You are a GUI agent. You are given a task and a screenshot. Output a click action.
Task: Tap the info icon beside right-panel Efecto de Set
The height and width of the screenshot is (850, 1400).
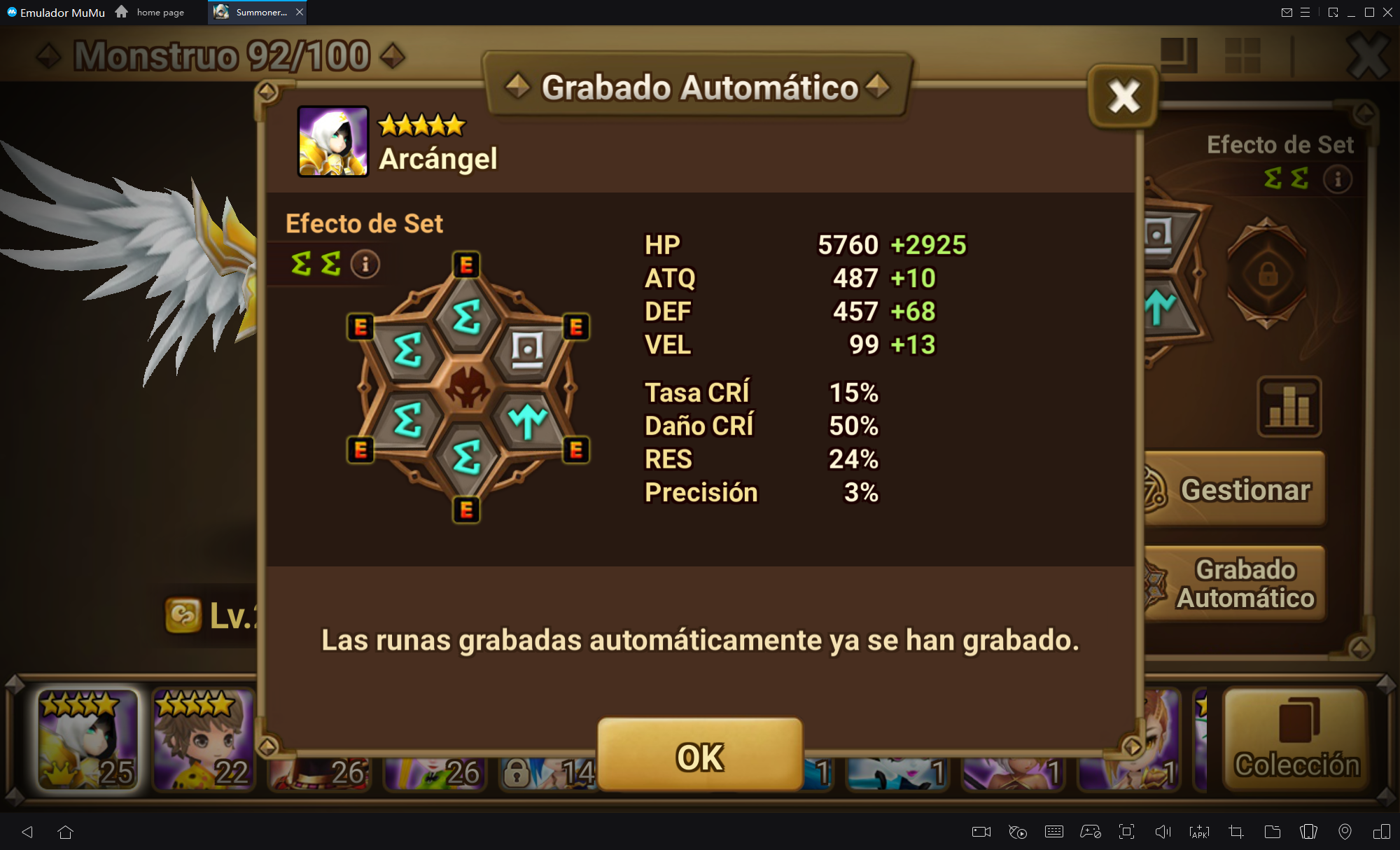pyautogui.click(x=1337, y=179)
